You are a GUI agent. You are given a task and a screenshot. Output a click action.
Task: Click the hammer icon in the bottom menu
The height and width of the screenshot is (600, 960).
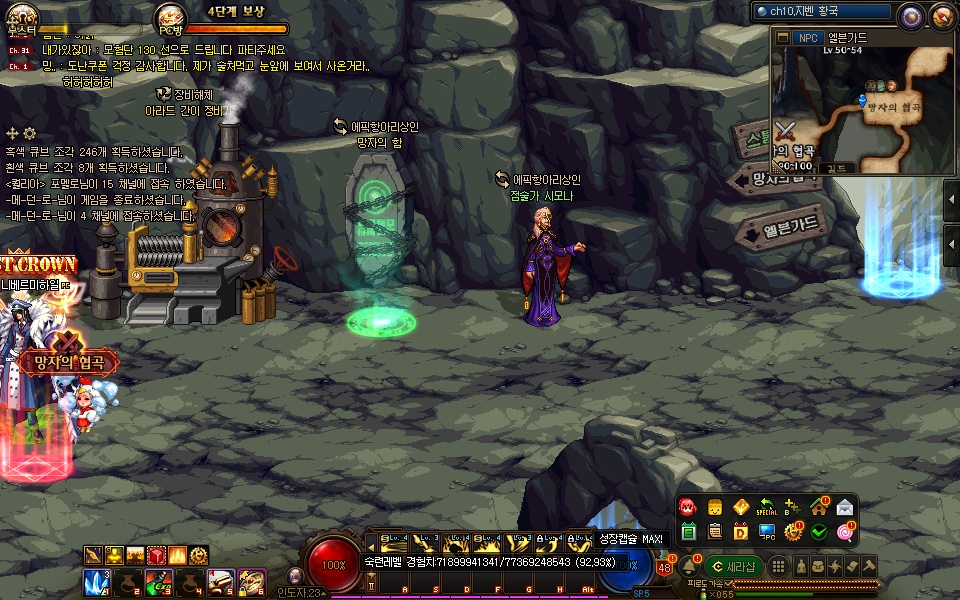[869, 566]
